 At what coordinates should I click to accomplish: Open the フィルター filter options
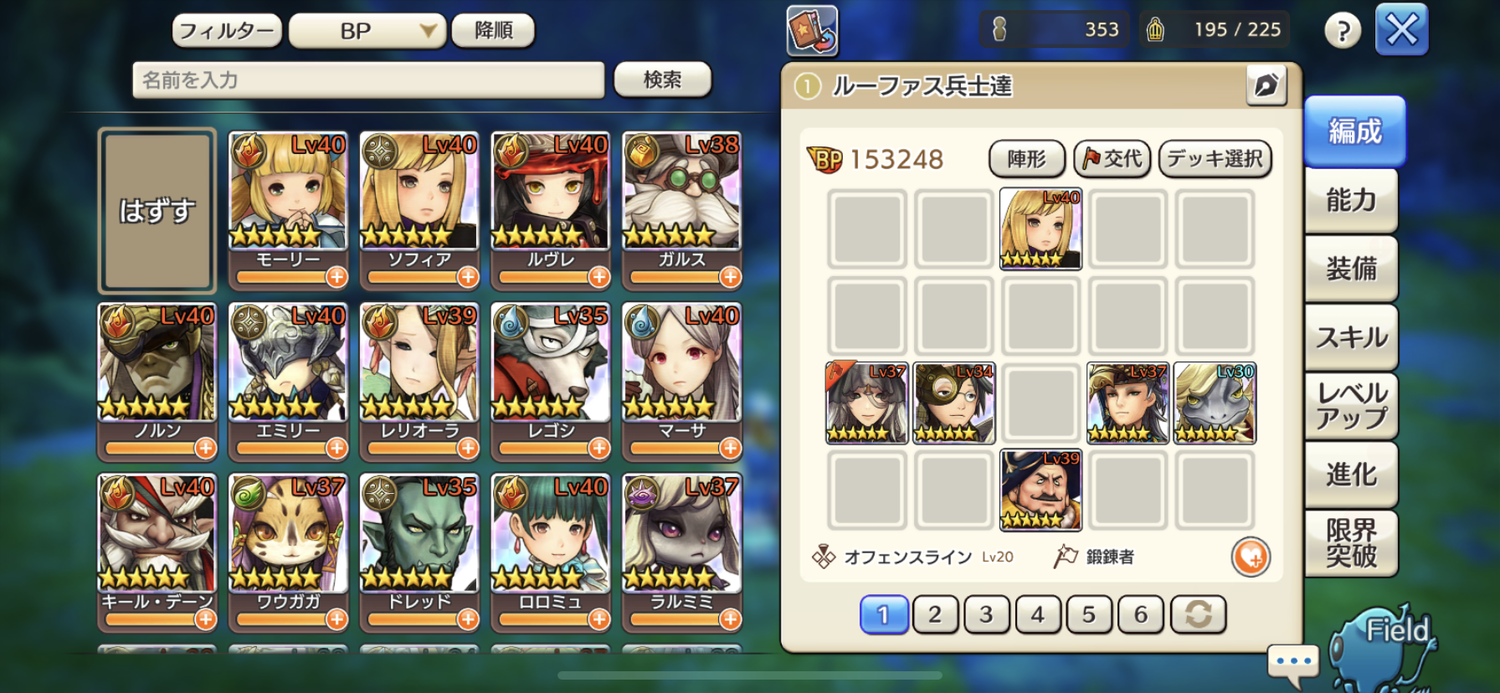click(226, 31)
